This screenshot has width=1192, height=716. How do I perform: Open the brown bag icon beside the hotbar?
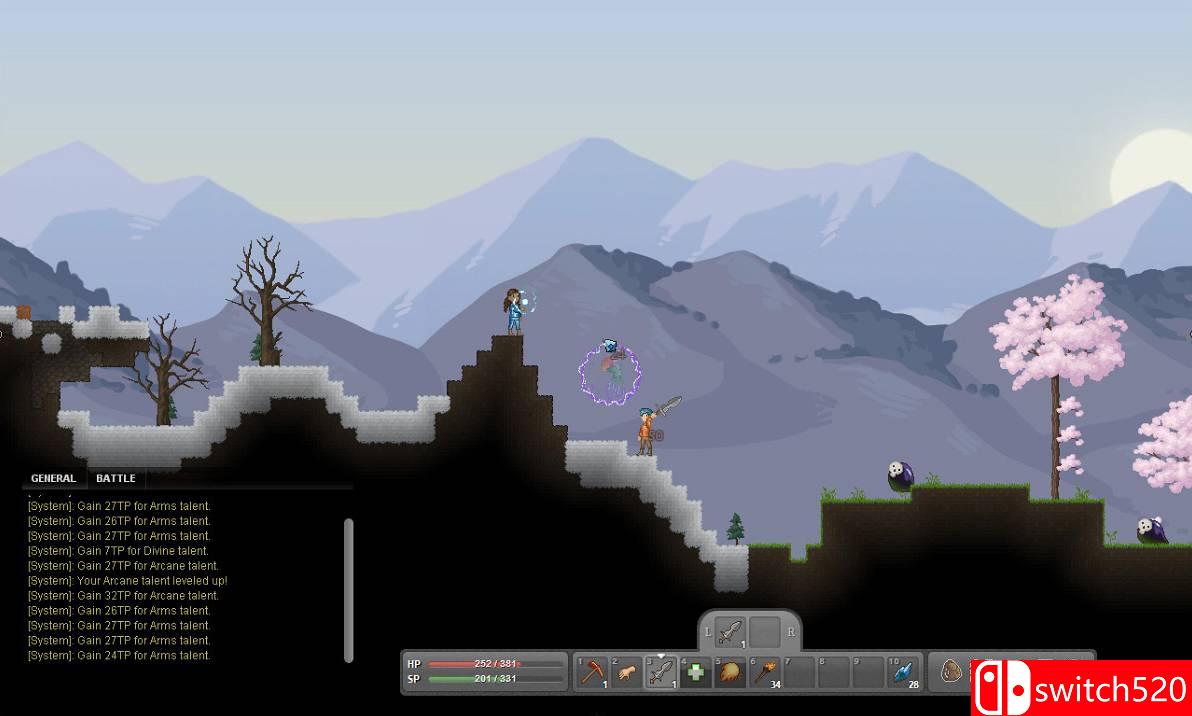coord(951,671)
